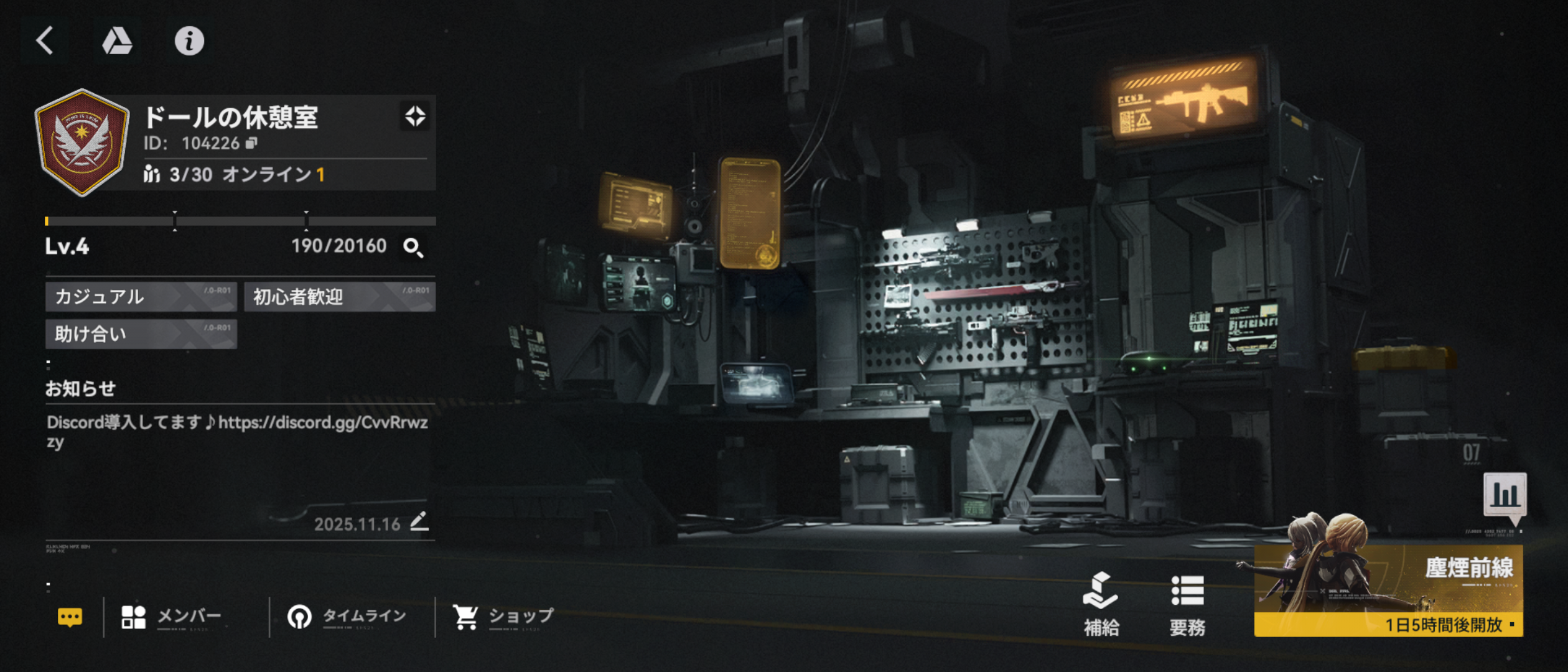Viewport: 1568px width, 672px height.
Task: Open the guild crest emblem
Action: pos(82,142)
